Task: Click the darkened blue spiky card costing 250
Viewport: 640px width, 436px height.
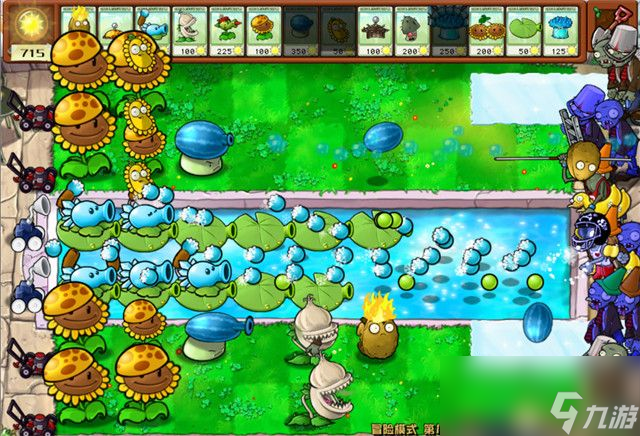Action: coord(446,30)
